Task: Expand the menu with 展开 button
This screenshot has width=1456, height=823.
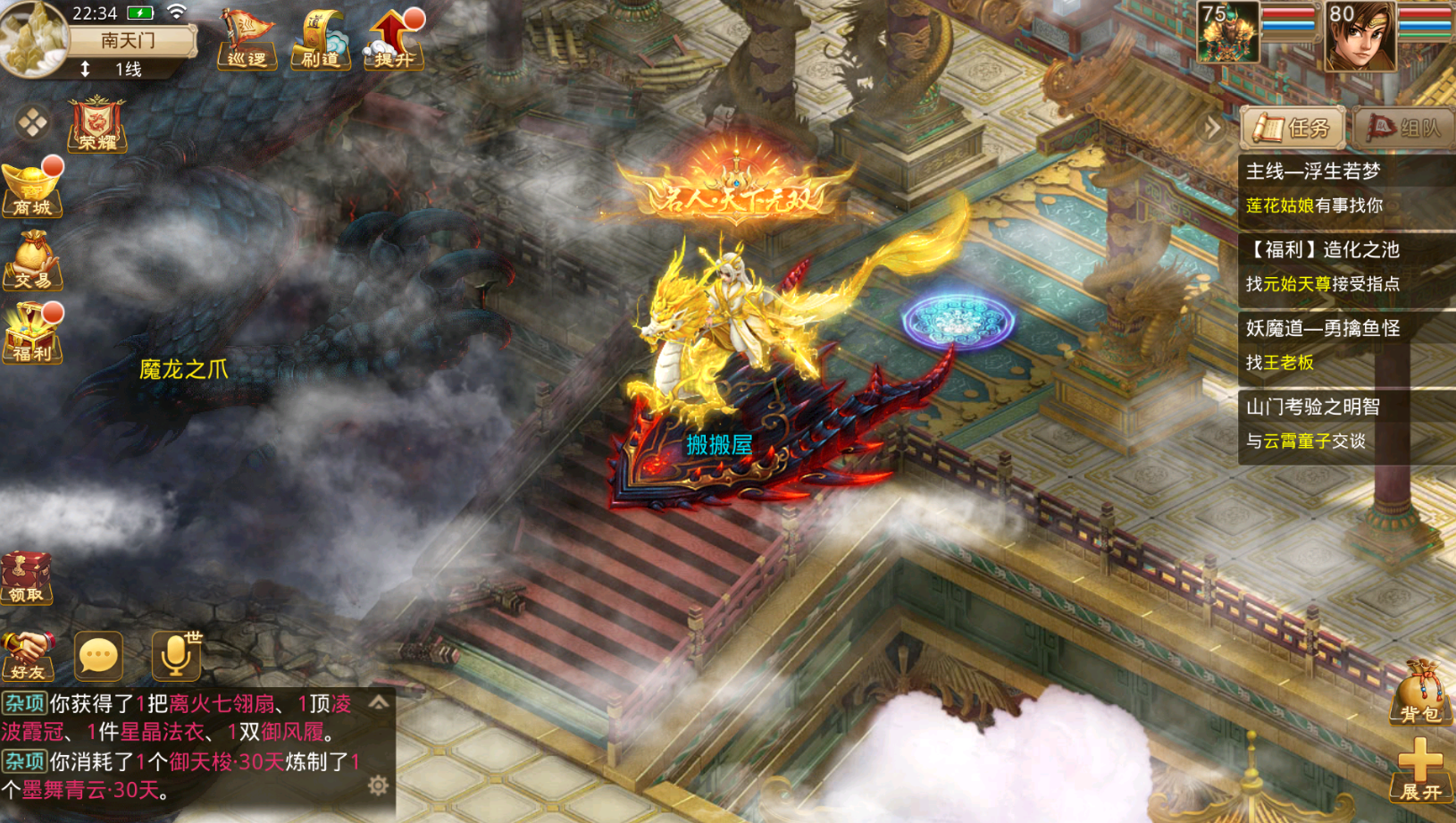Action: 1419,770
